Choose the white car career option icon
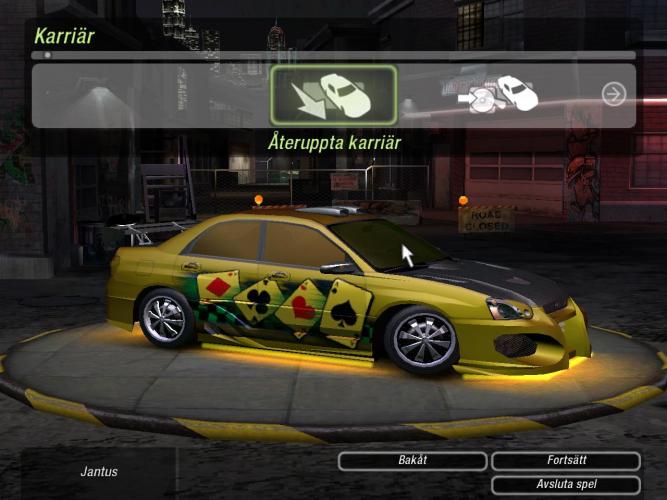This screenshot has height=500, width=667. click(x=500, y=94)
